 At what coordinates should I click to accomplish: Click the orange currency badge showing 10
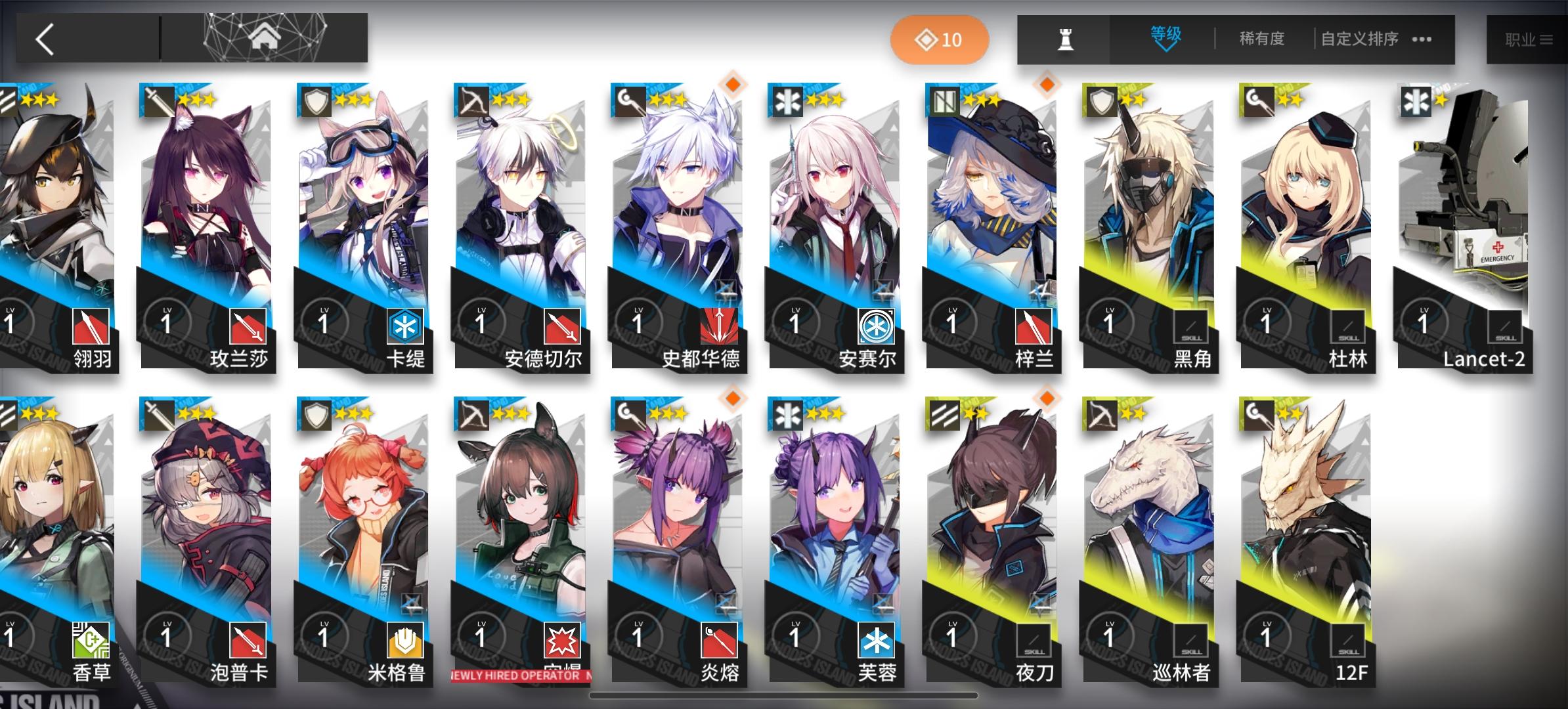point(942,39)
